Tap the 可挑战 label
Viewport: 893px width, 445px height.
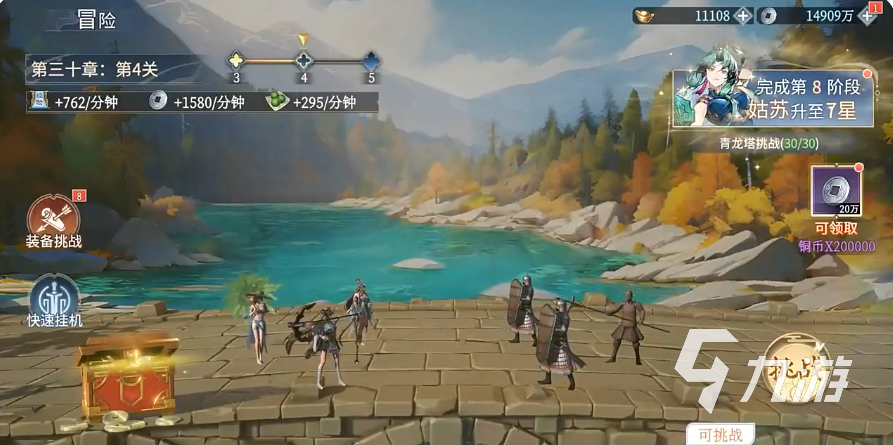click(x=719, y=436)
